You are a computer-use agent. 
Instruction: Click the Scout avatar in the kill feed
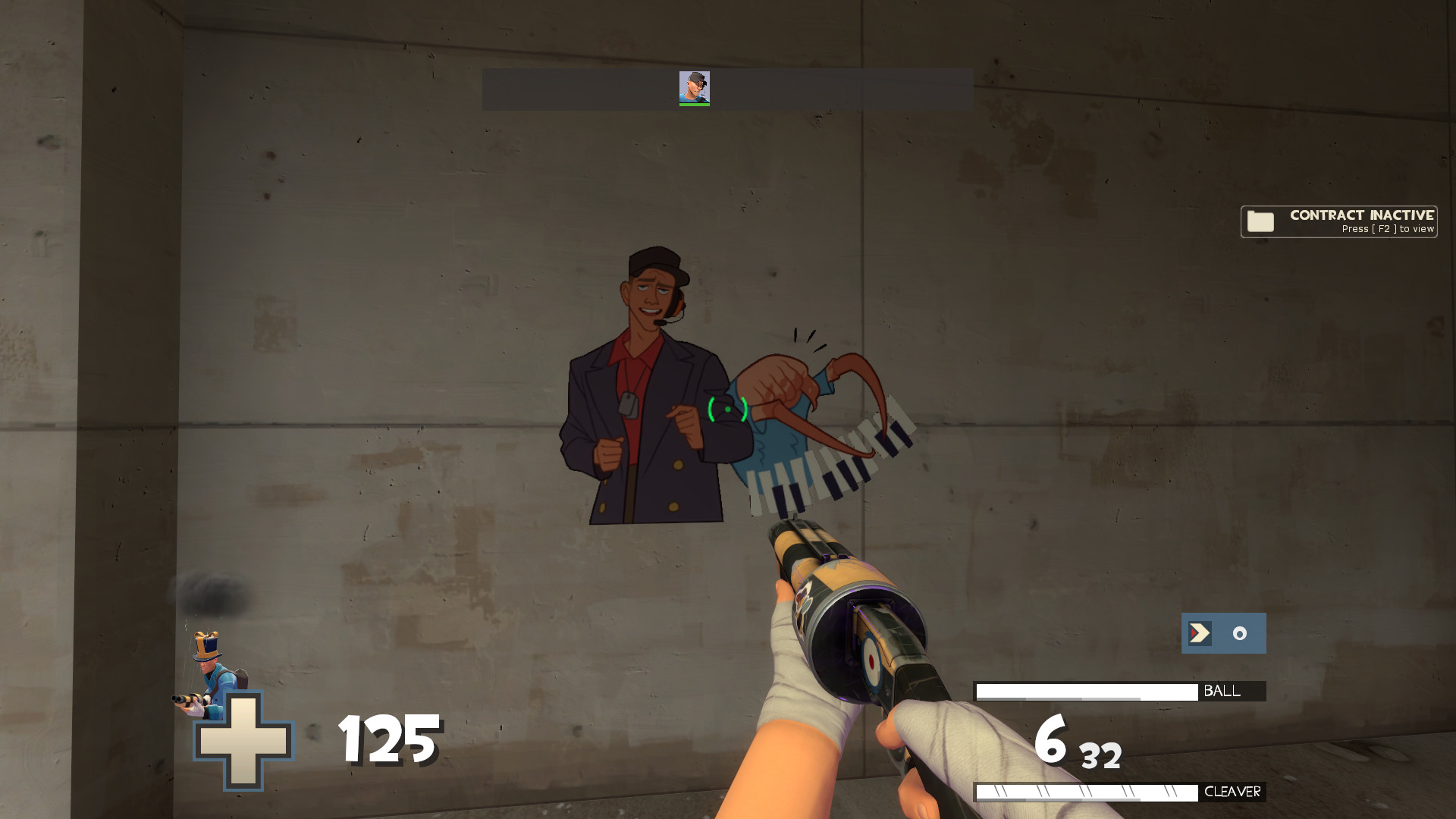click(x=695, y=87)
